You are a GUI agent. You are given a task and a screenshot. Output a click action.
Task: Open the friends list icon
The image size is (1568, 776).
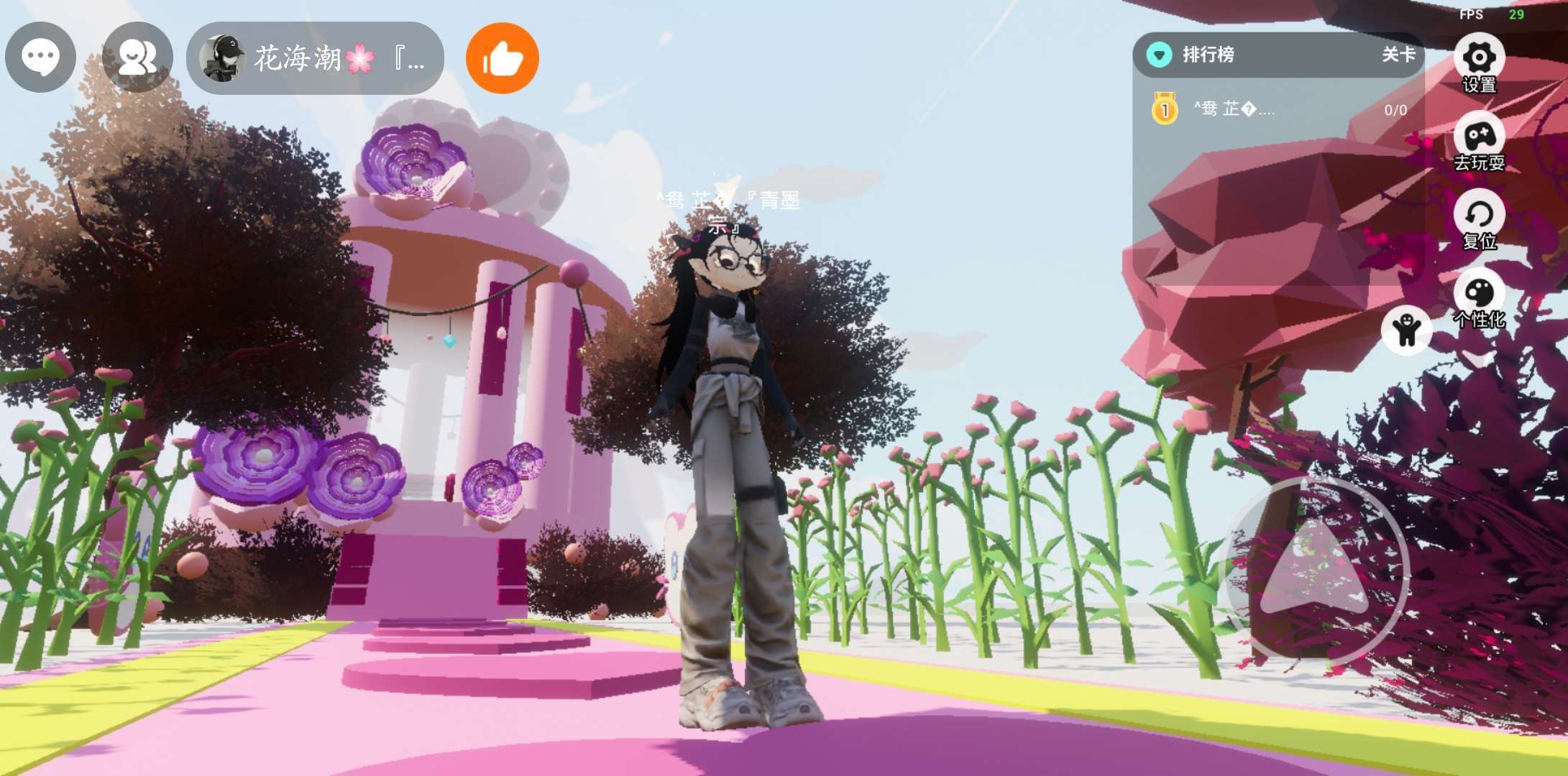tap(137, 57)
